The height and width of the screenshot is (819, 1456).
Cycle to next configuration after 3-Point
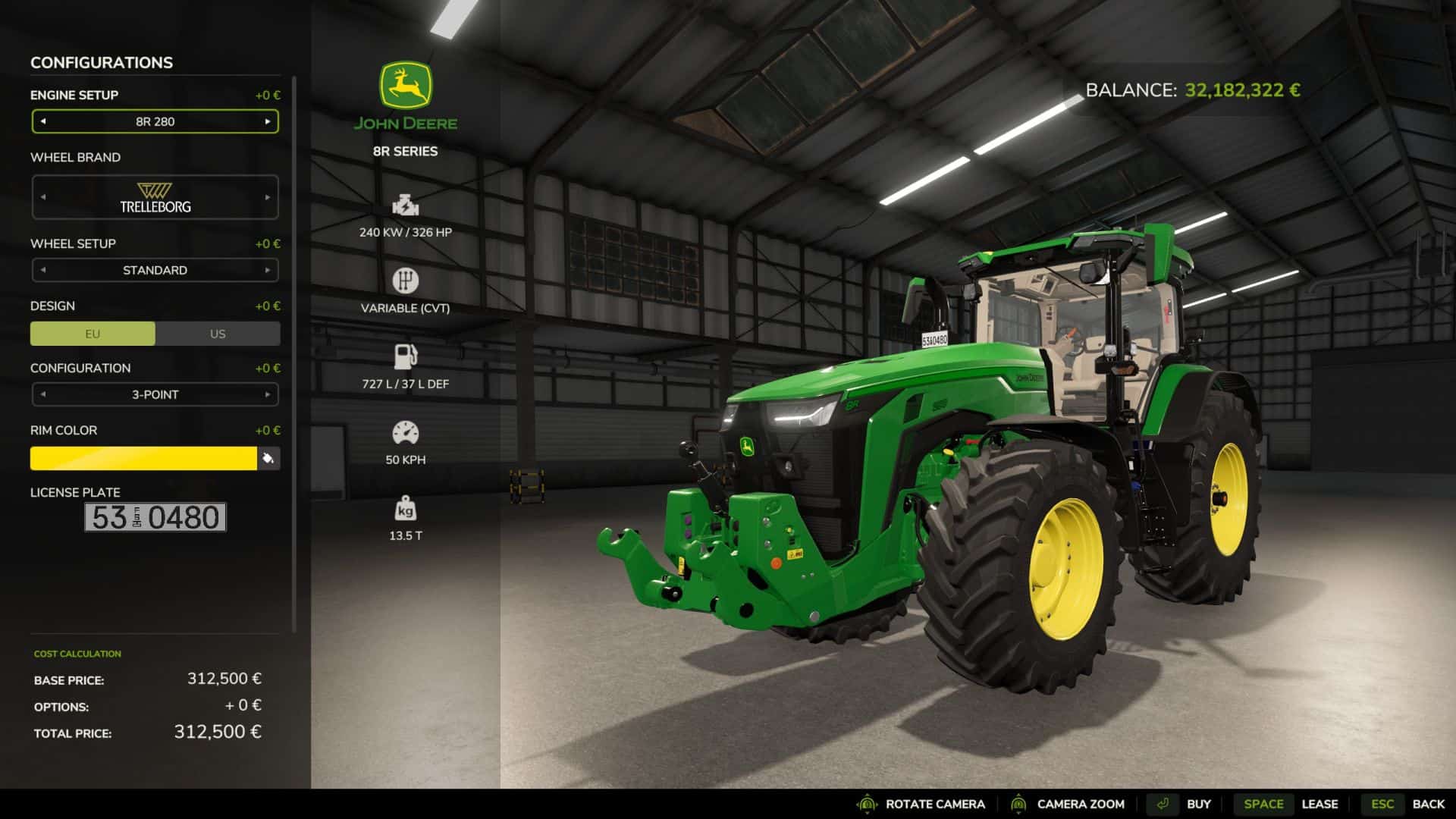click(x=268, y=394)
